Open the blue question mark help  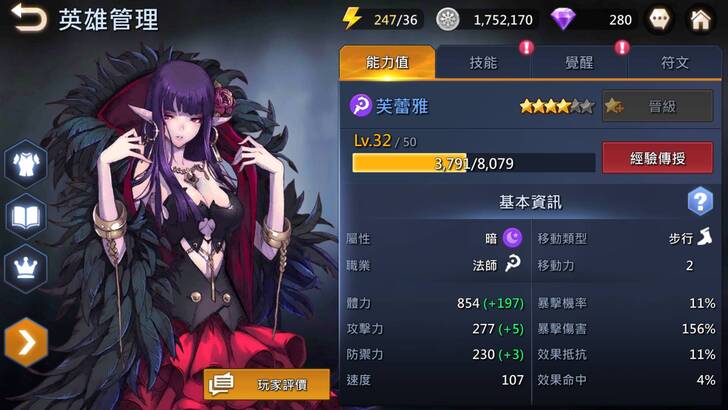(700, 202)
